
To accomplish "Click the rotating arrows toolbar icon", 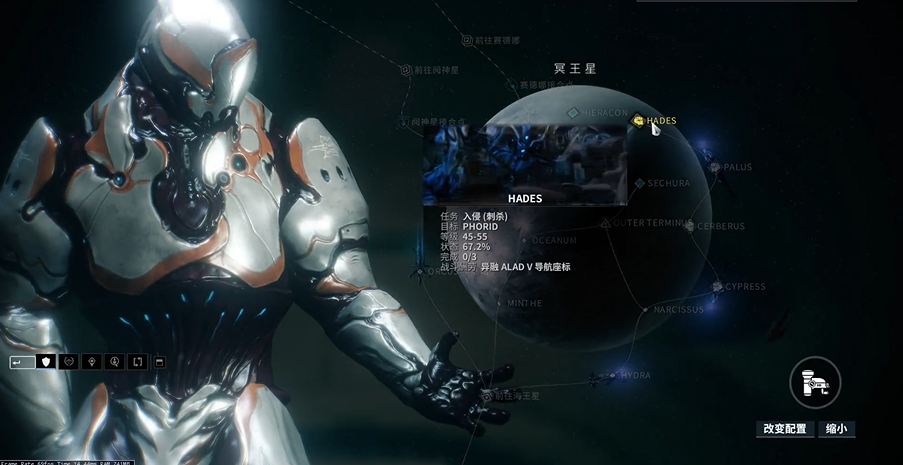I will (138, 361).
